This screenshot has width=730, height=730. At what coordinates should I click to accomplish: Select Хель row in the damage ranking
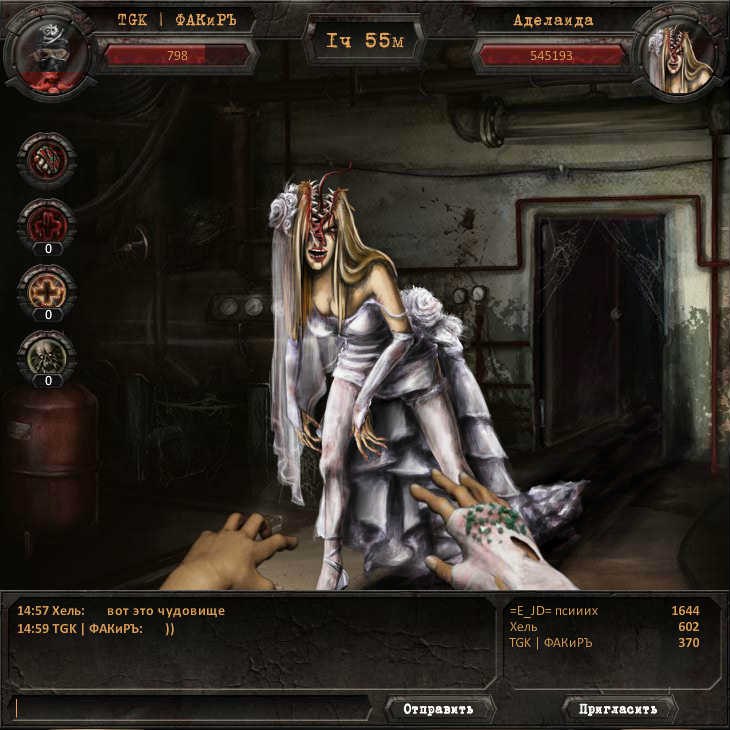click(x=604, y=627)
